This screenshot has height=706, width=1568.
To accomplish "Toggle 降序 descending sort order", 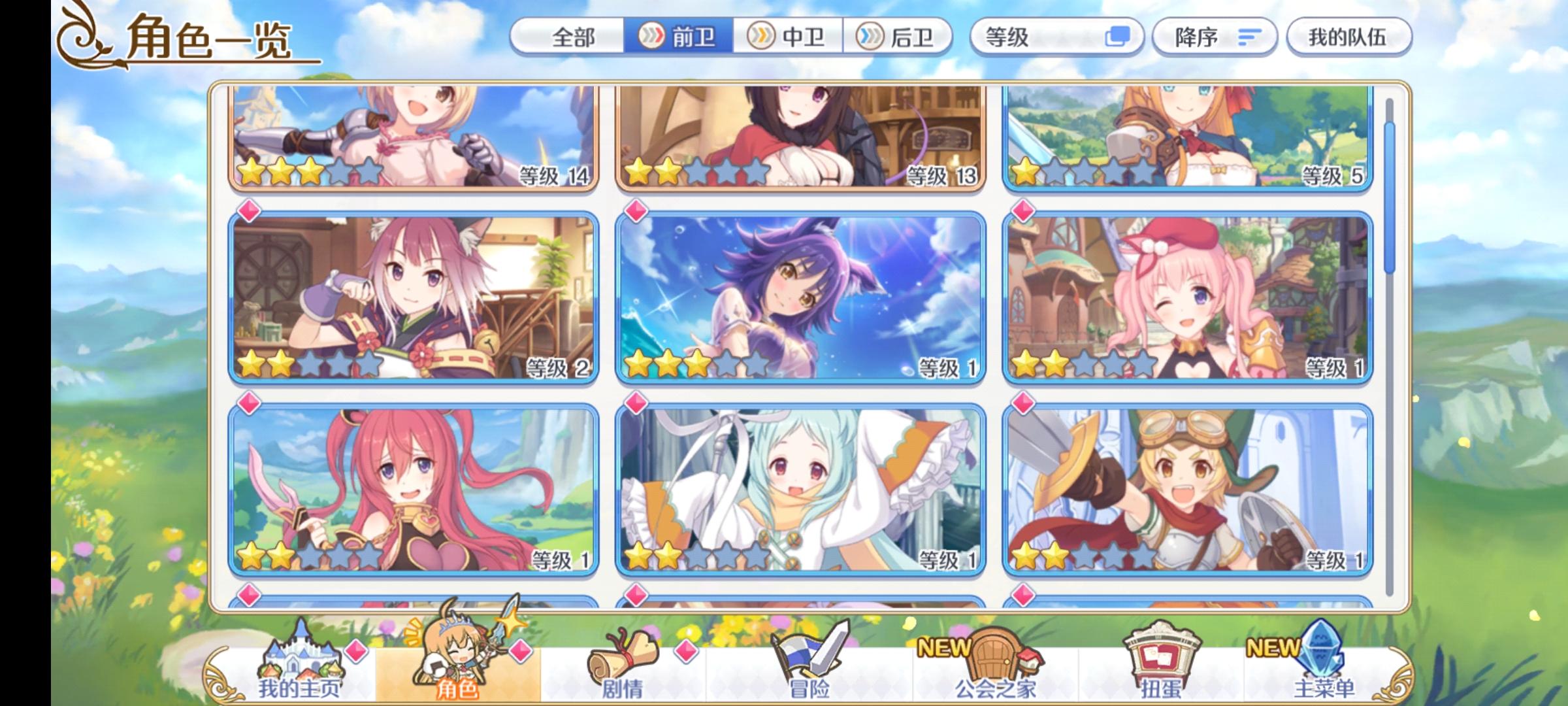I will tap(1213, 38).
